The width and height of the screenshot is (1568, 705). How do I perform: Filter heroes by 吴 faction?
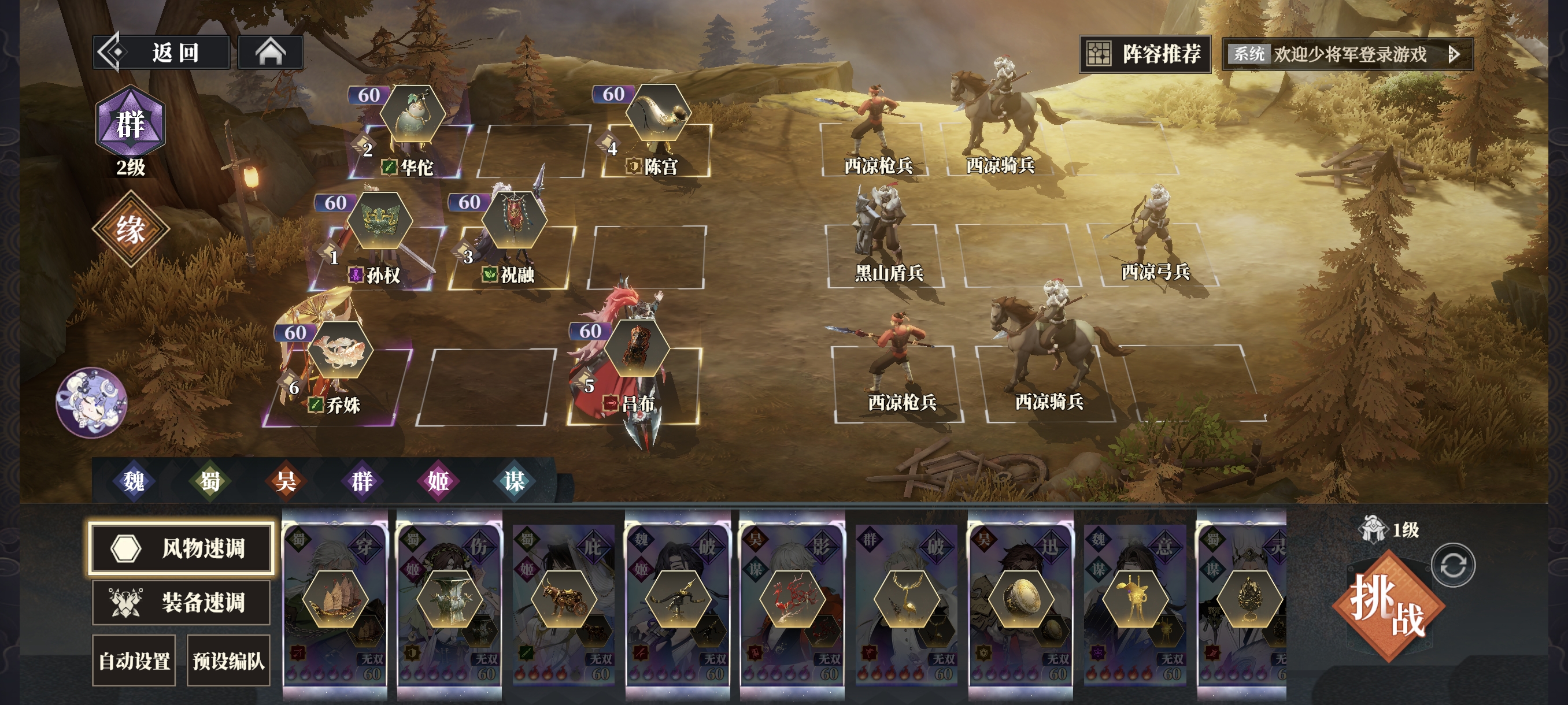point(286,481)
